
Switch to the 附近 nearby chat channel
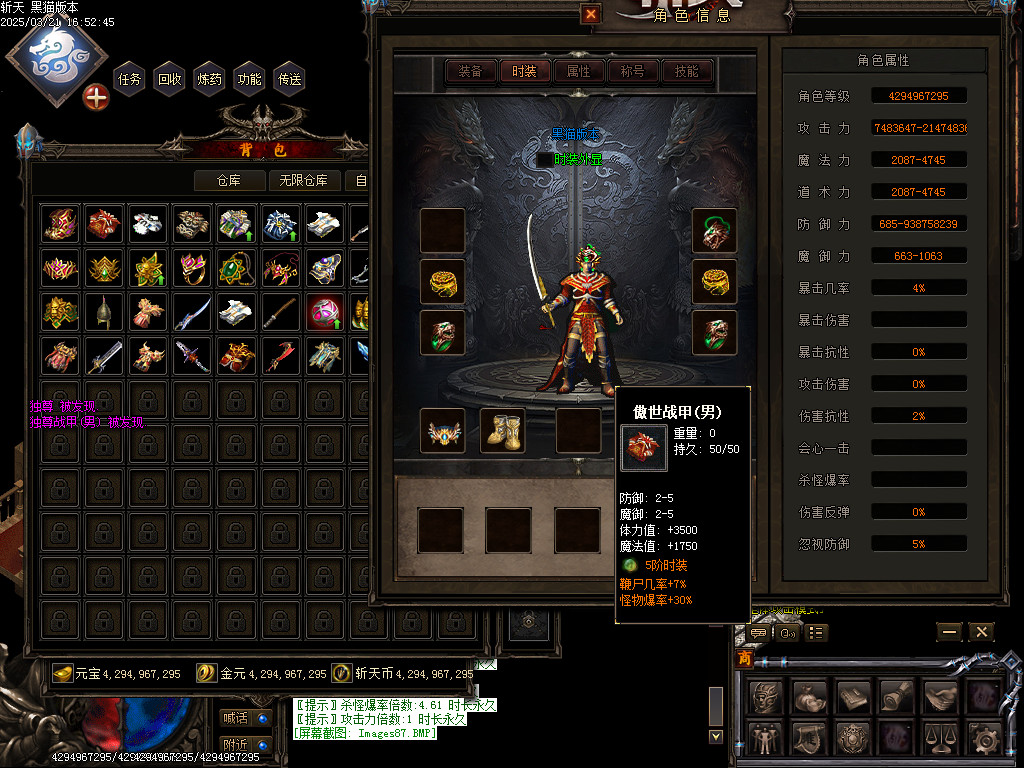point(236,745)
